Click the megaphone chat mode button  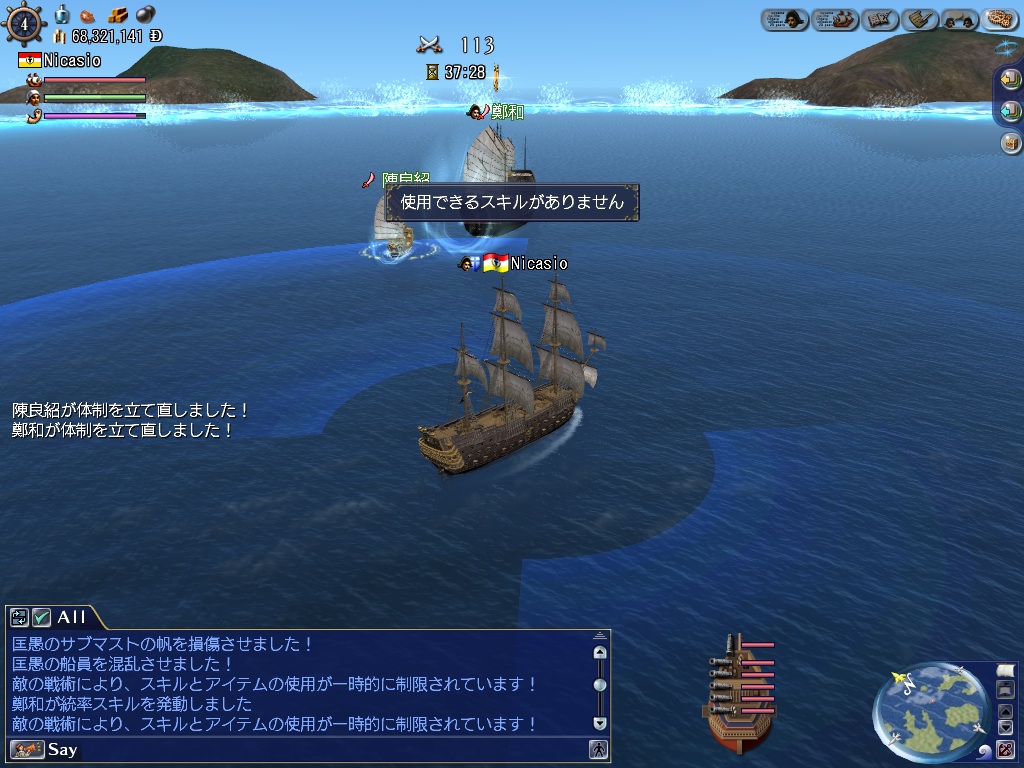pyautogui.click(x=27, y=749)
